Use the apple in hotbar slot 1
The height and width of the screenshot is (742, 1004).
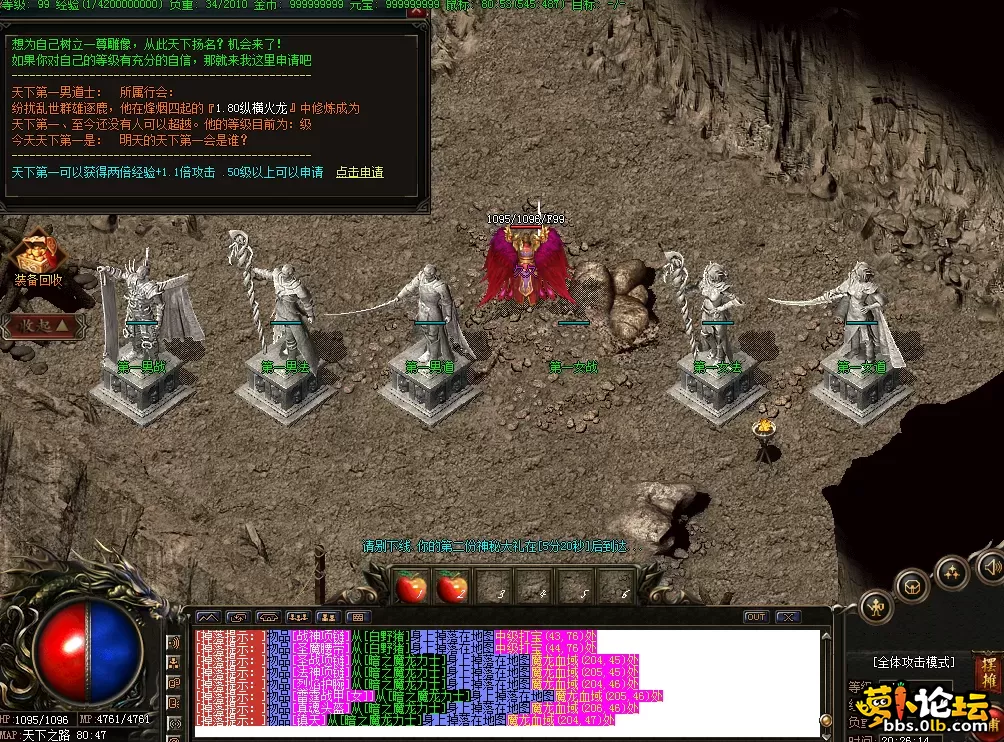(411, 588)
